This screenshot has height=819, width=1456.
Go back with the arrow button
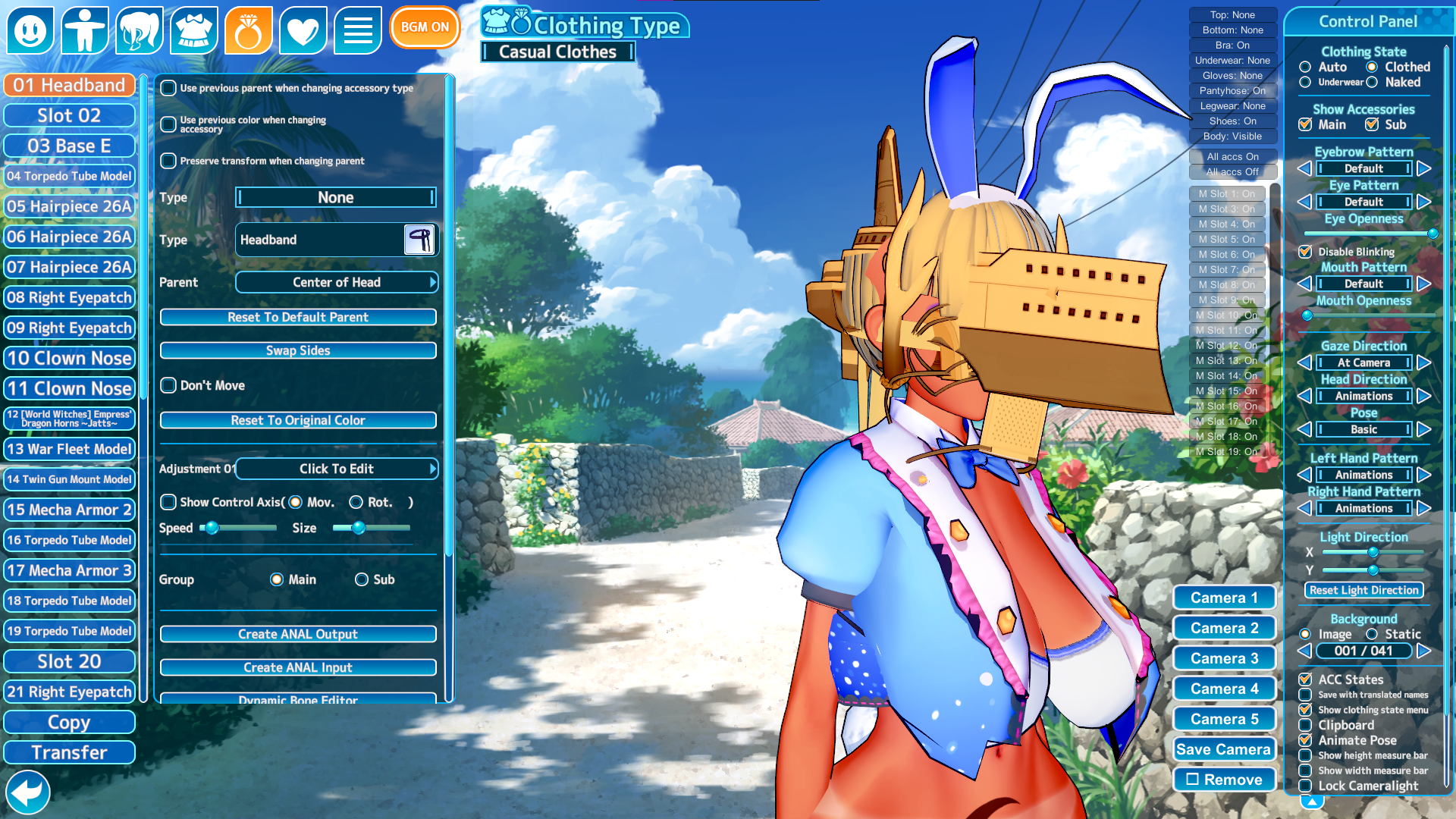[27, 792]
